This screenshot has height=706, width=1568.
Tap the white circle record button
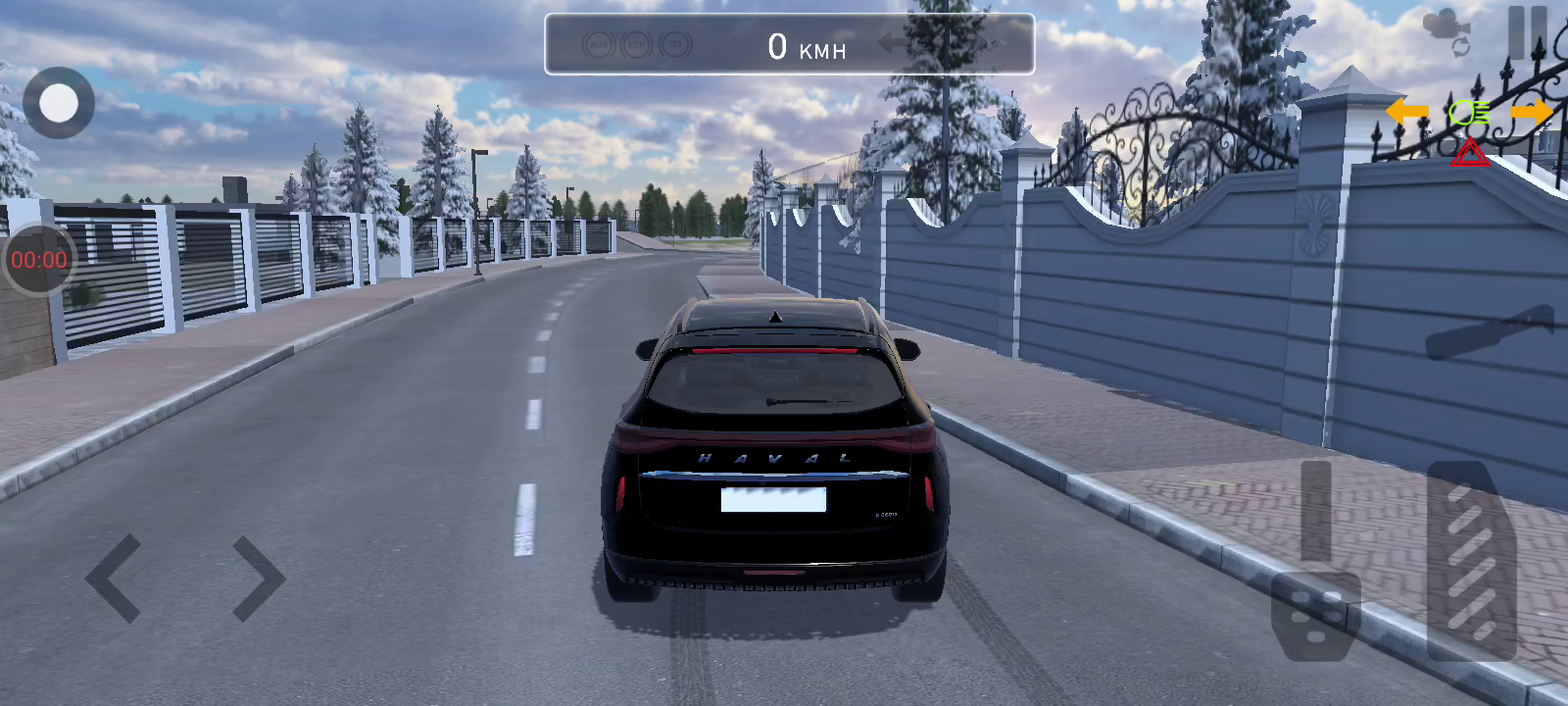pos(59,103)
